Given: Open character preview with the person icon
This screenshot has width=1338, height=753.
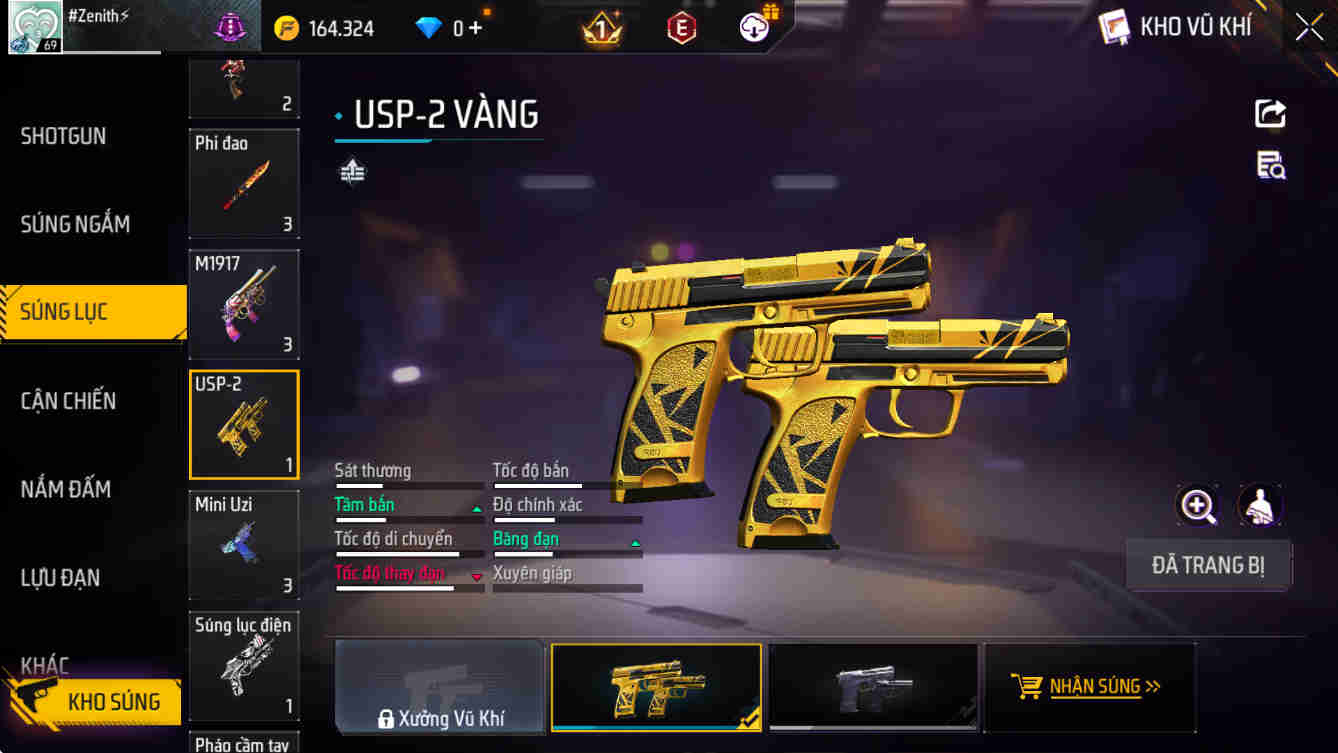Looking at the screenshot, I should point(1259,506).
